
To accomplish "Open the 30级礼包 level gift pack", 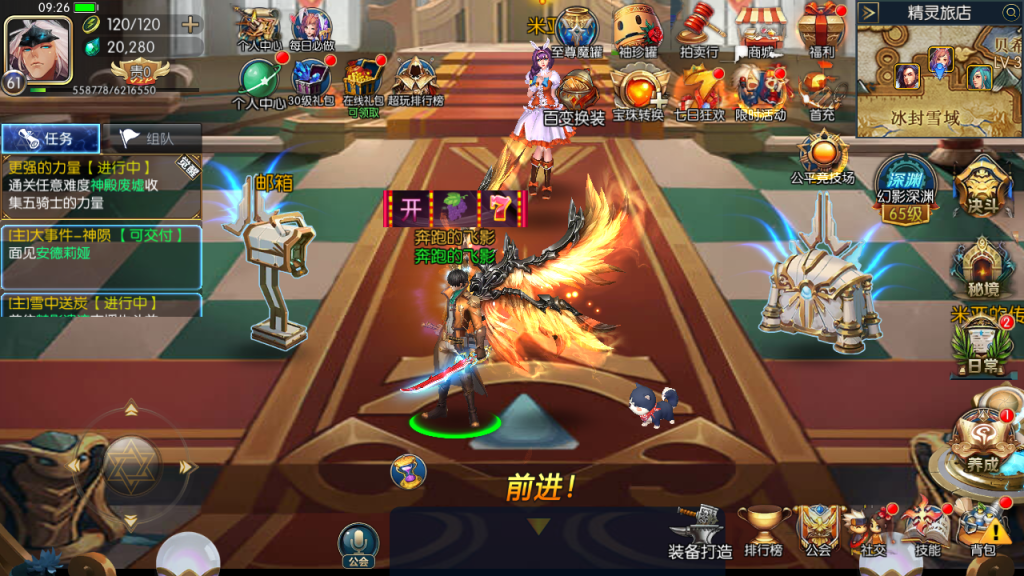I will coord(312,79).
